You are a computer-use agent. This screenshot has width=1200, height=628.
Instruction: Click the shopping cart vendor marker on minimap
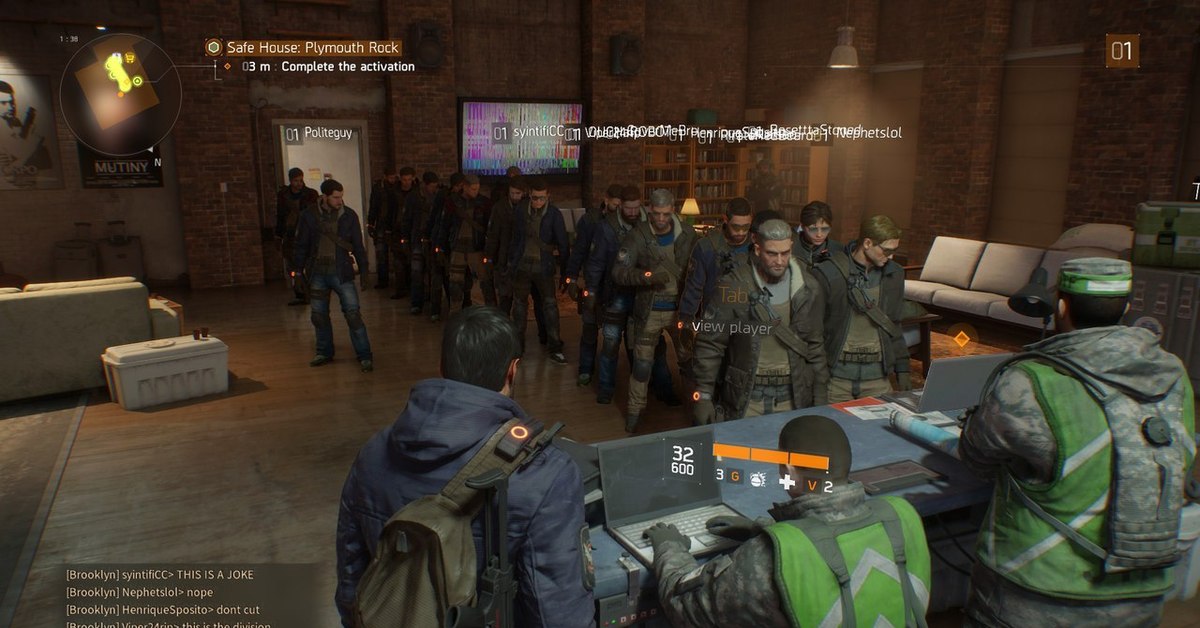(x=130, y=58)
